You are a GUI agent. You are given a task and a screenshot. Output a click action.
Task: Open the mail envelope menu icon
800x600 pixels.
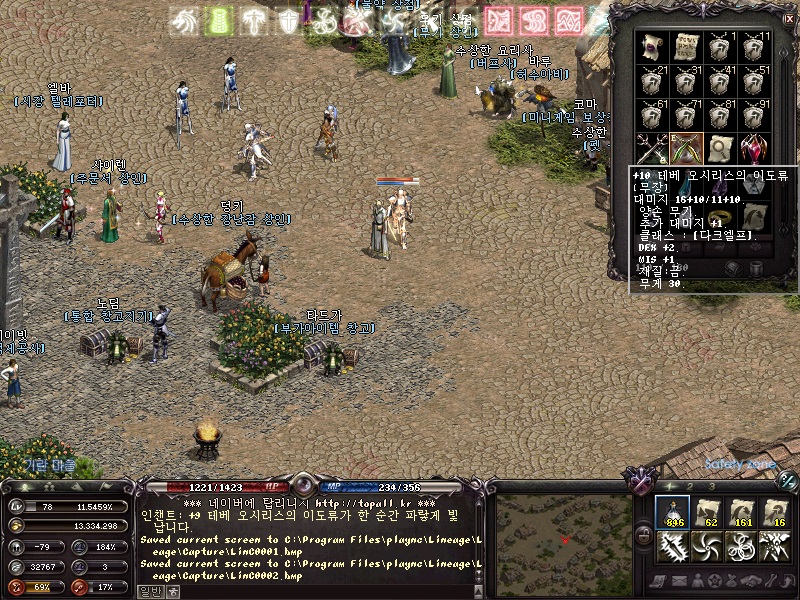(x=679, y=581)
